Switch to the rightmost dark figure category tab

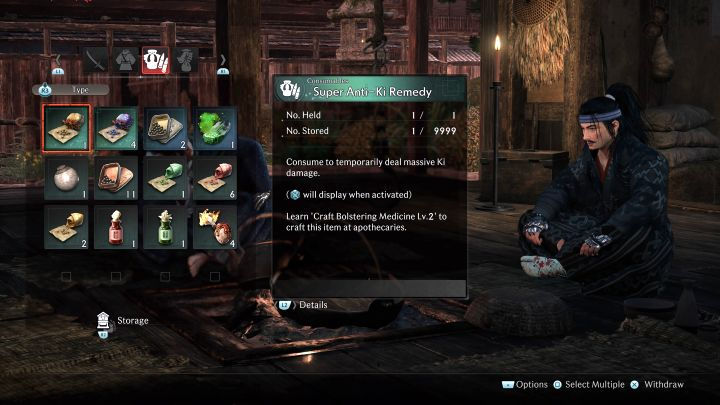point(185,61)
